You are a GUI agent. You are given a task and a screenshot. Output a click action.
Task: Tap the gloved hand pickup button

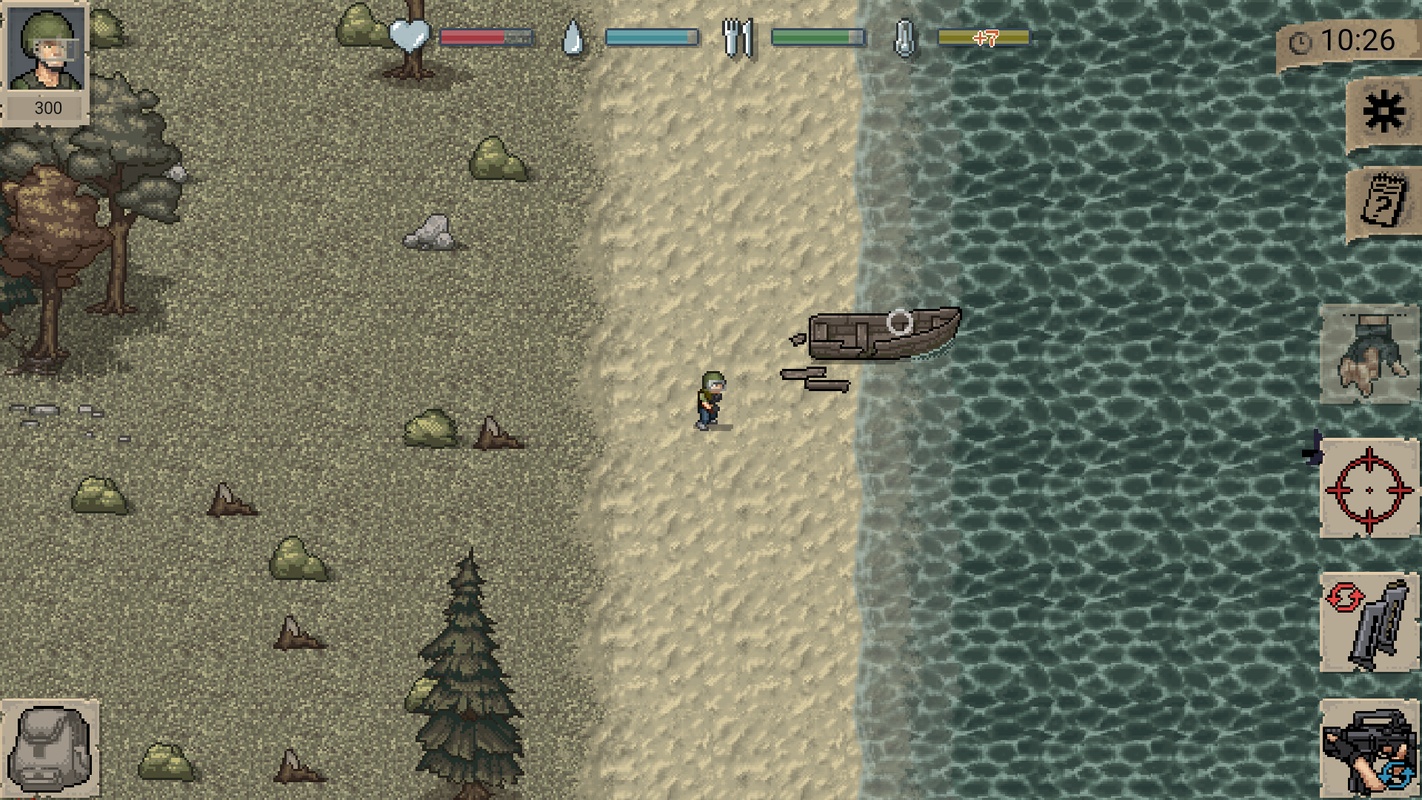pyautogui.click(x=1369, y=355)
